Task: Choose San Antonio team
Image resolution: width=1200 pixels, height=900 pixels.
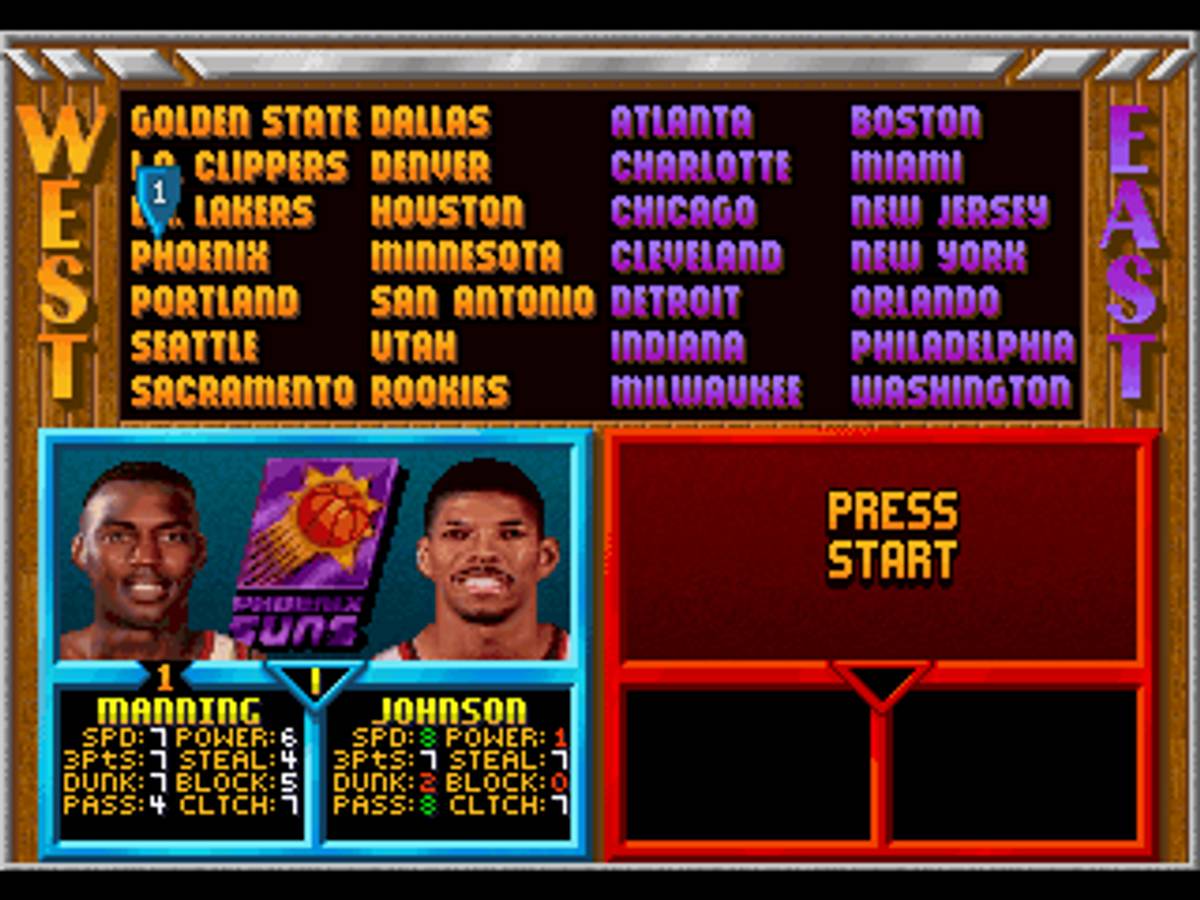Action: tap(482, 302)
